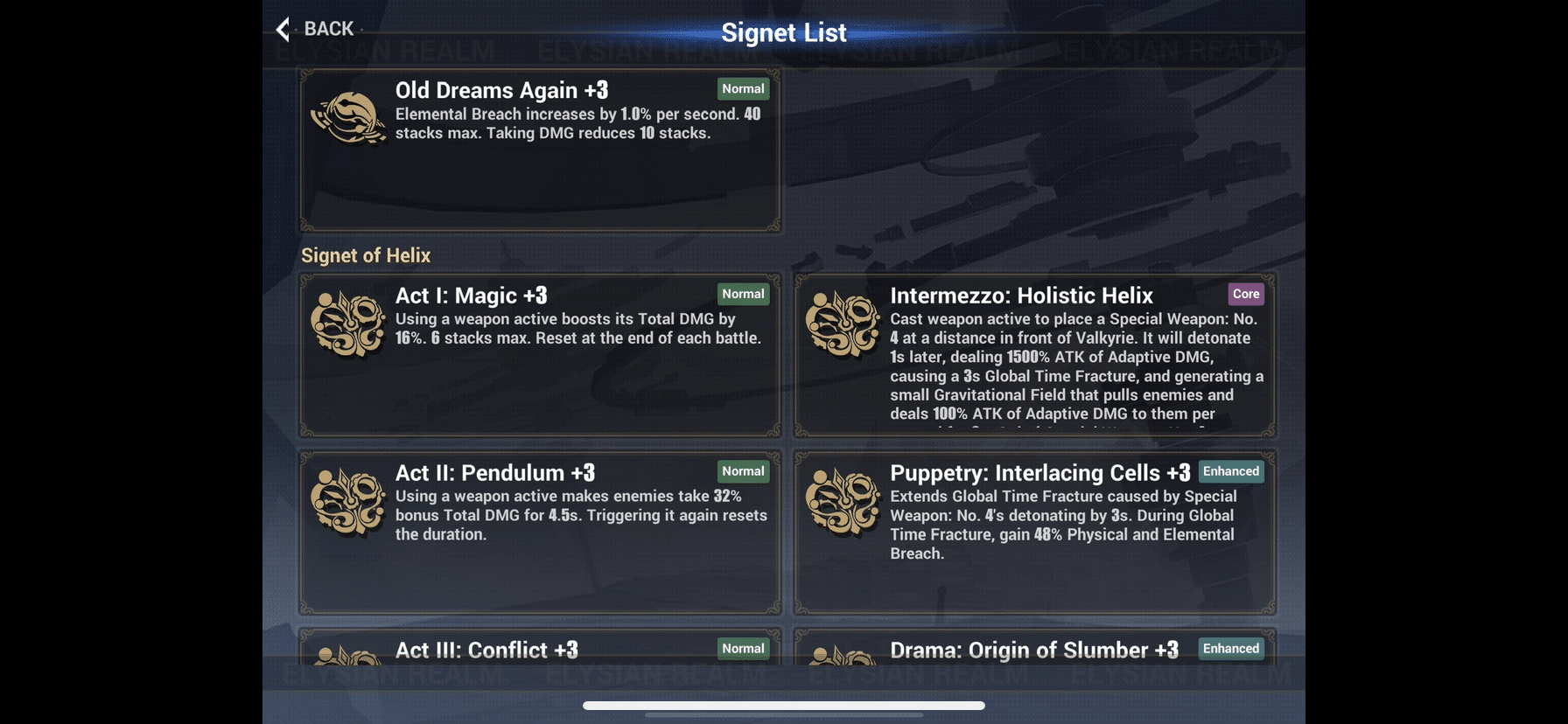Select the Puppetry: Interlacing Cells icon
The image size is (1568, 724).
(x=843, y=501)
